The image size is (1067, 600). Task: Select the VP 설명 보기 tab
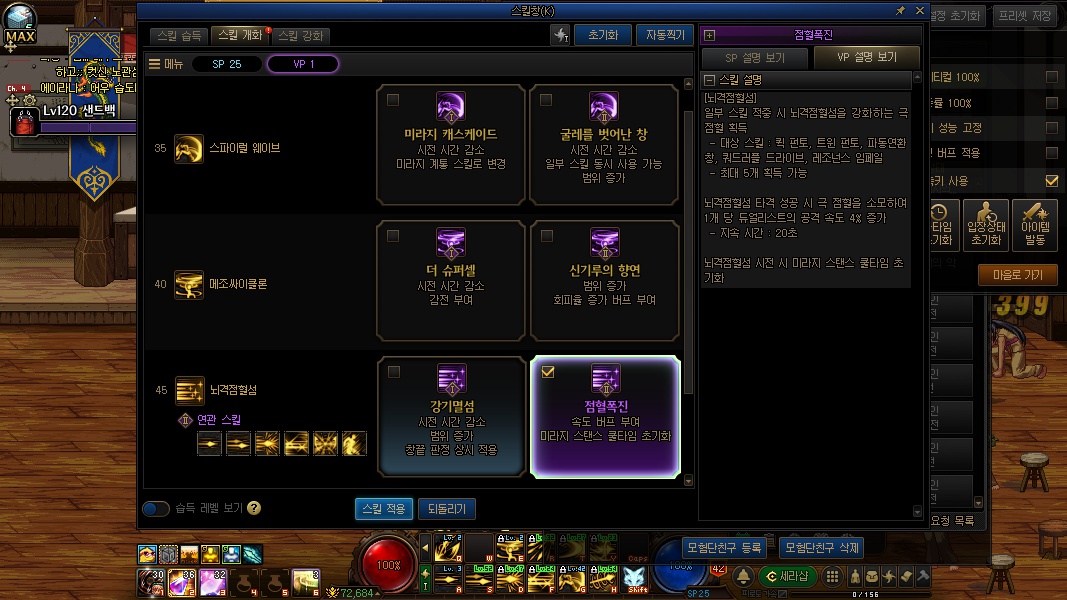point(866,57)
